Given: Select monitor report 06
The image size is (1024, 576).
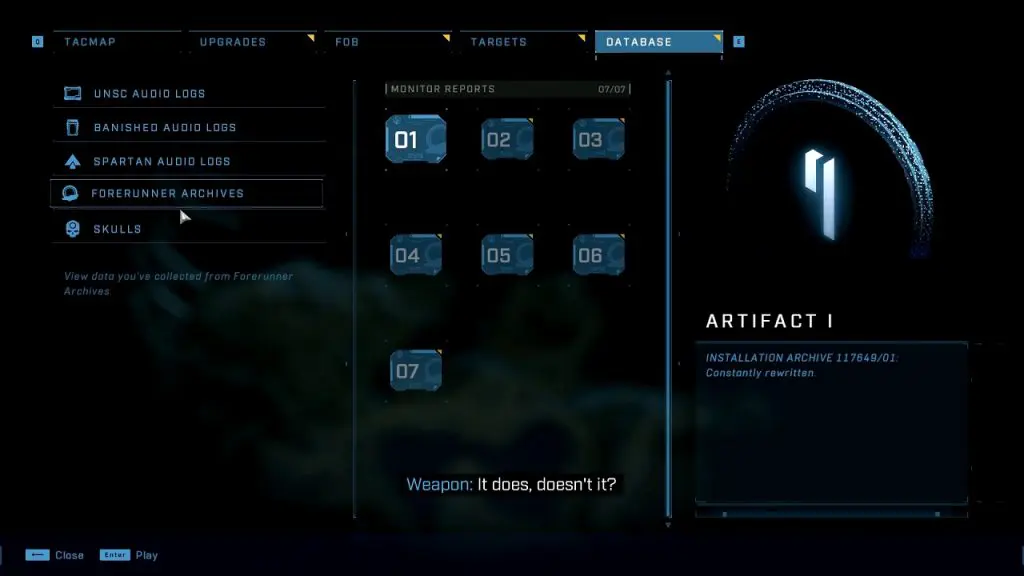Looking at the screenshot, I should [598, 255].
